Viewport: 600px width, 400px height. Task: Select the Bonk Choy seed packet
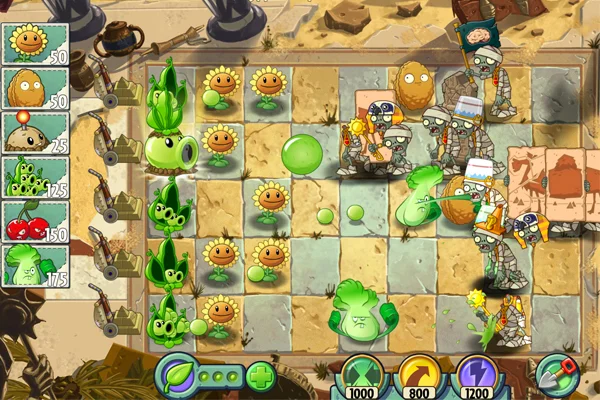click(x=34, y=266)
